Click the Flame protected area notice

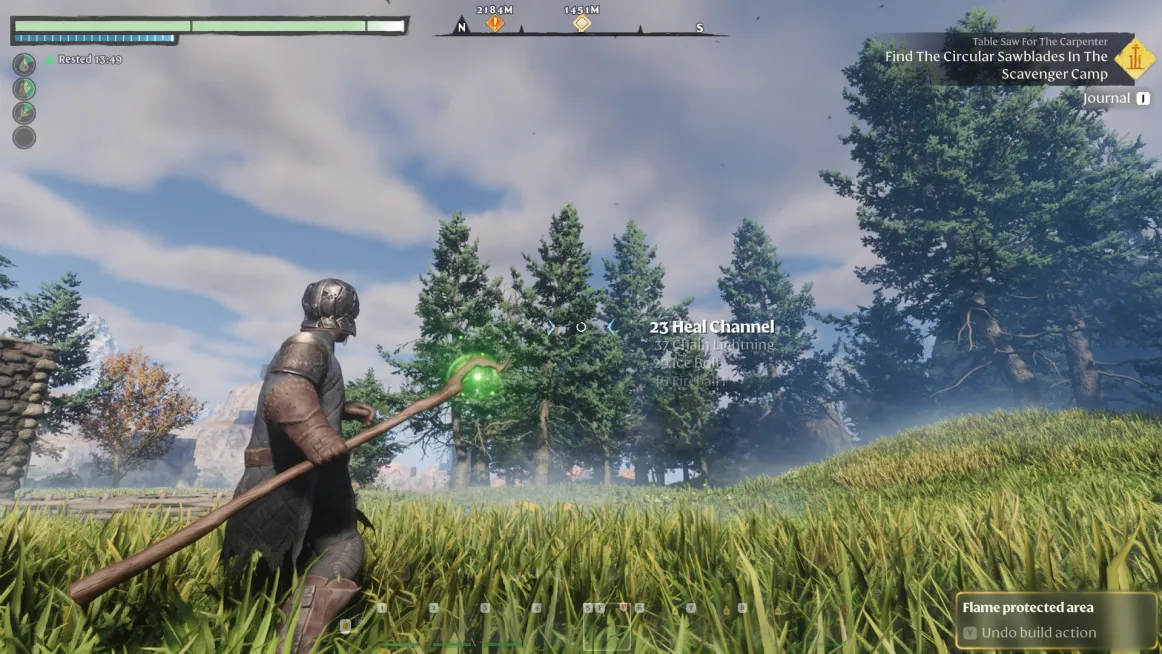pos(1027,608)
